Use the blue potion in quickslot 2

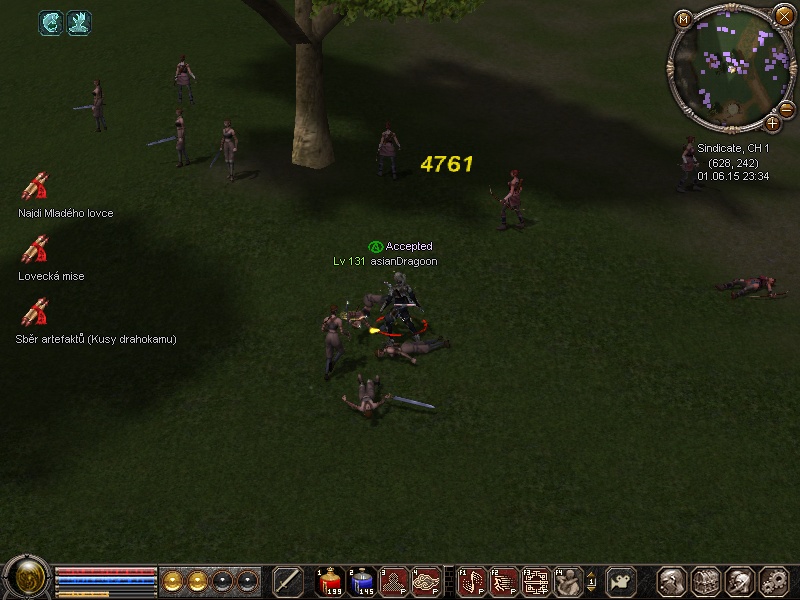coord(363,581)
